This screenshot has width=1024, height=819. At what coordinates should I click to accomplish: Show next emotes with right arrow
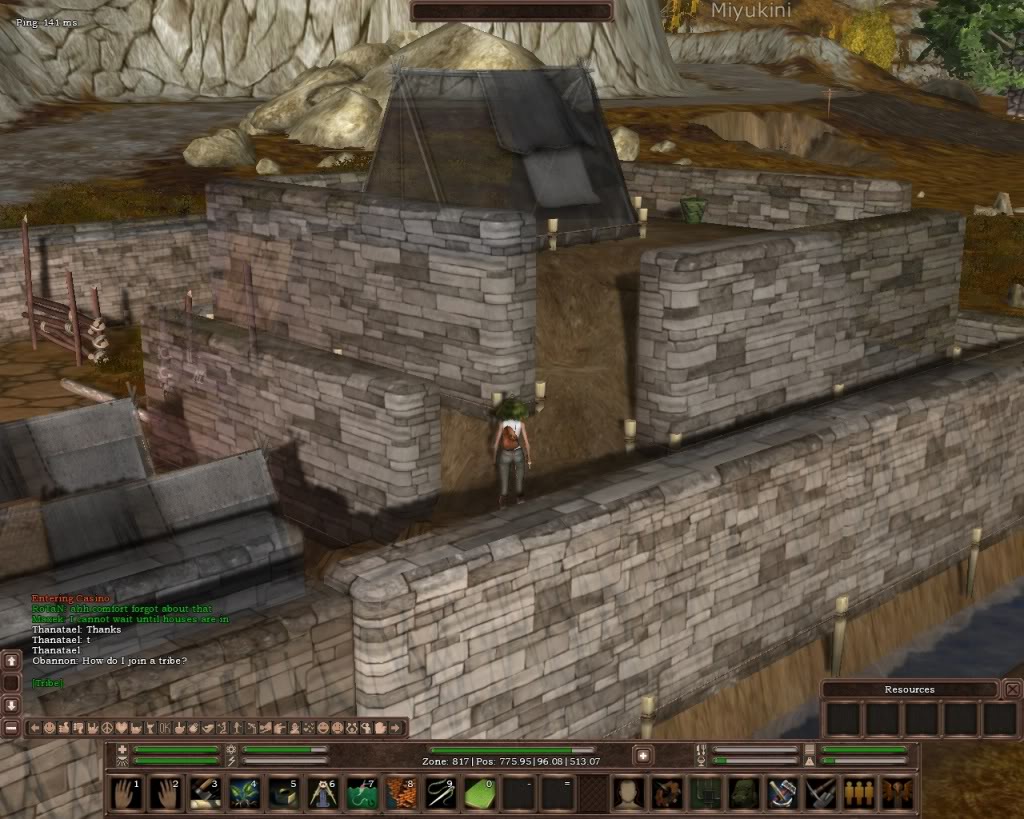pos(397,728)
